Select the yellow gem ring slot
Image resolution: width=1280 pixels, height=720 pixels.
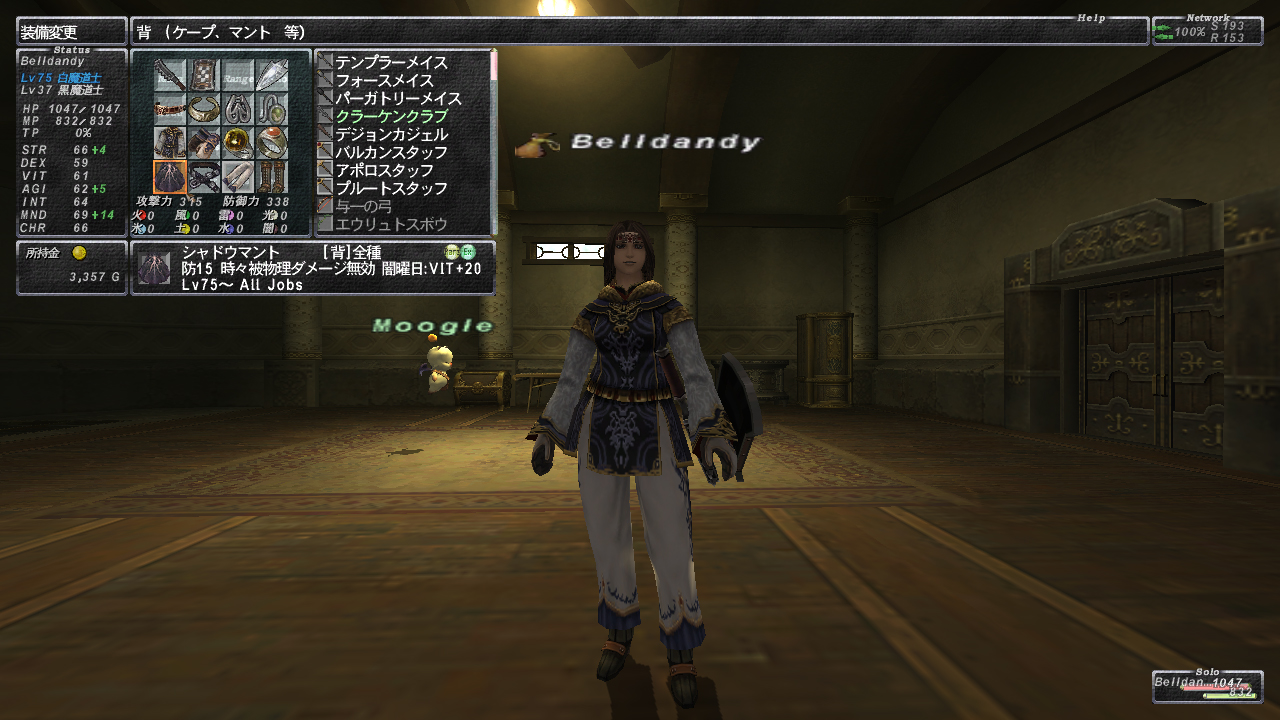pos(238,143)
